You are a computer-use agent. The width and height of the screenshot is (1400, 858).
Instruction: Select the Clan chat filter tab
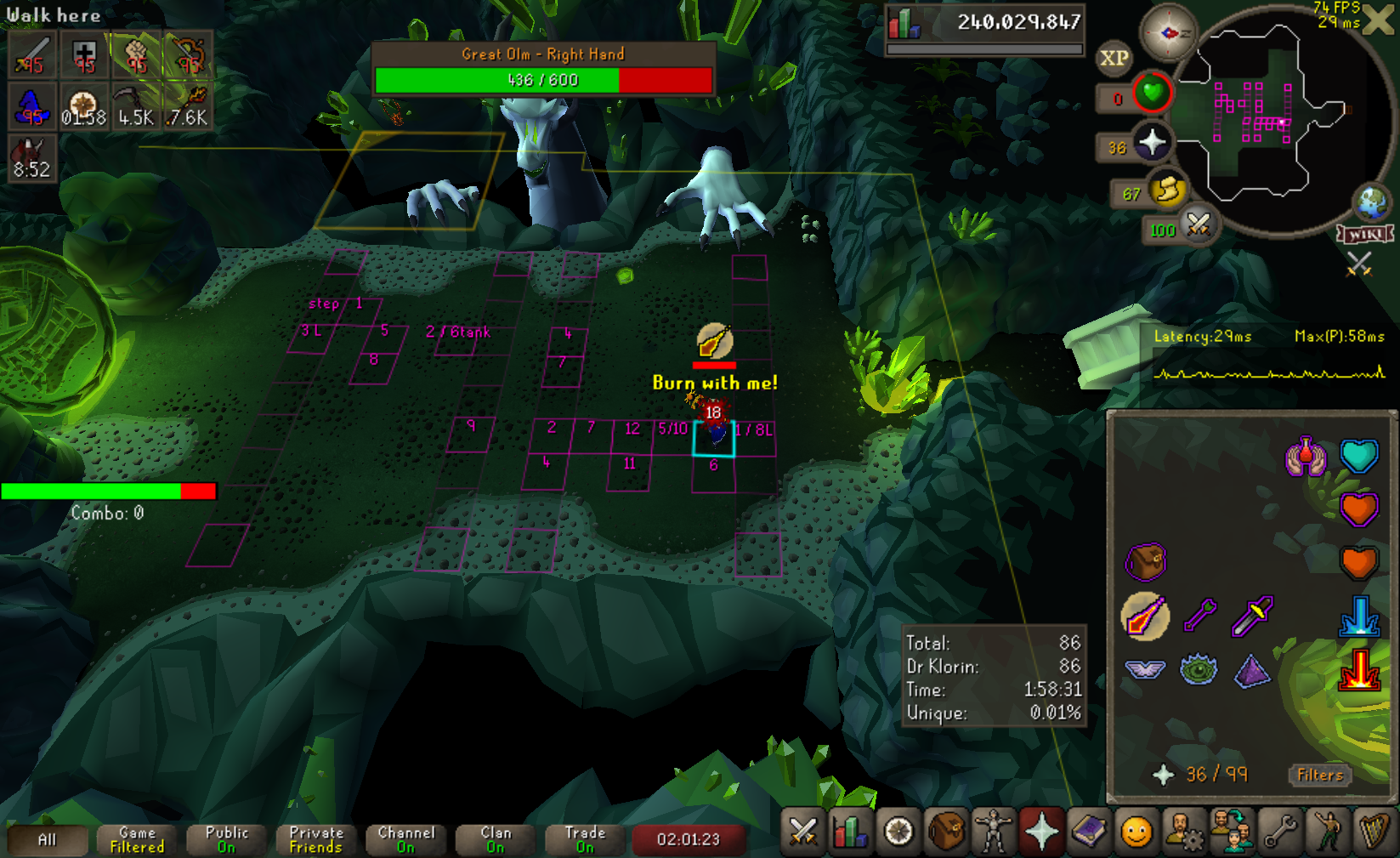coord(496,839)
